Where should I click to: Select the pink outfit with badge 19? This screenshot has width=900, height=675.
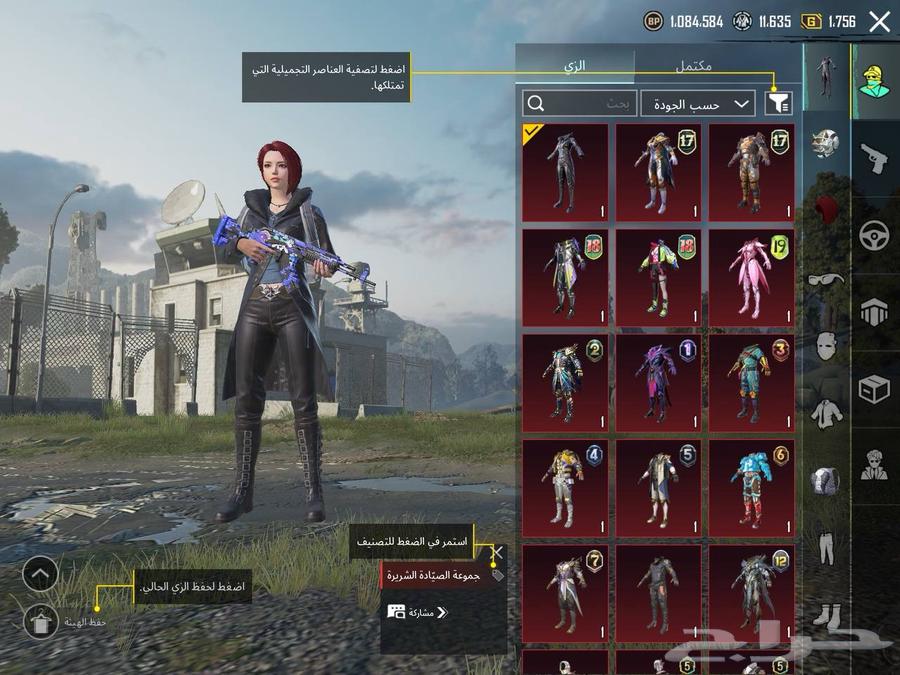(x=752, y=277)
